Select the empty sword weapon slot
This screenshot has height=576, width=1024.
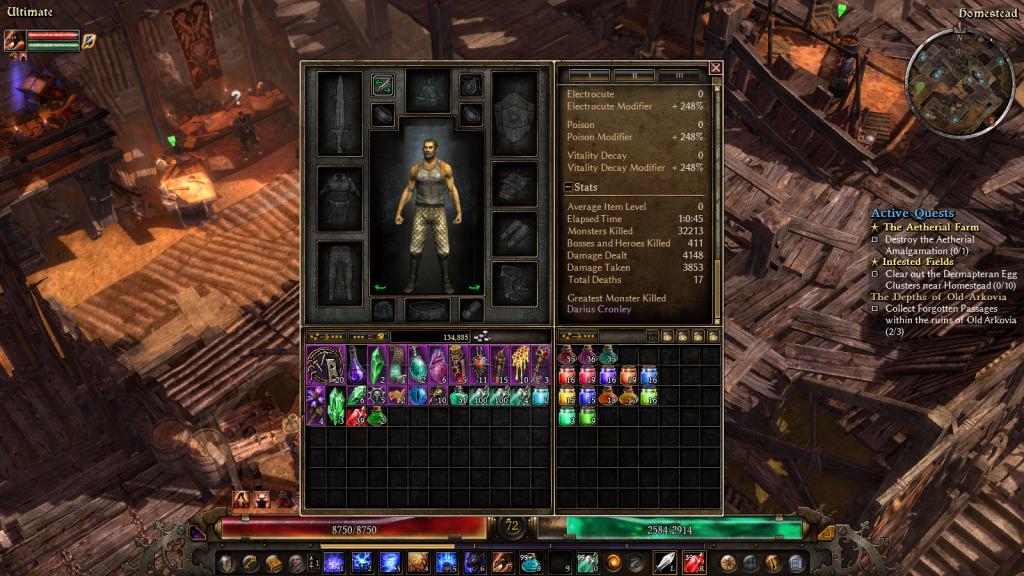coord(339,113)
